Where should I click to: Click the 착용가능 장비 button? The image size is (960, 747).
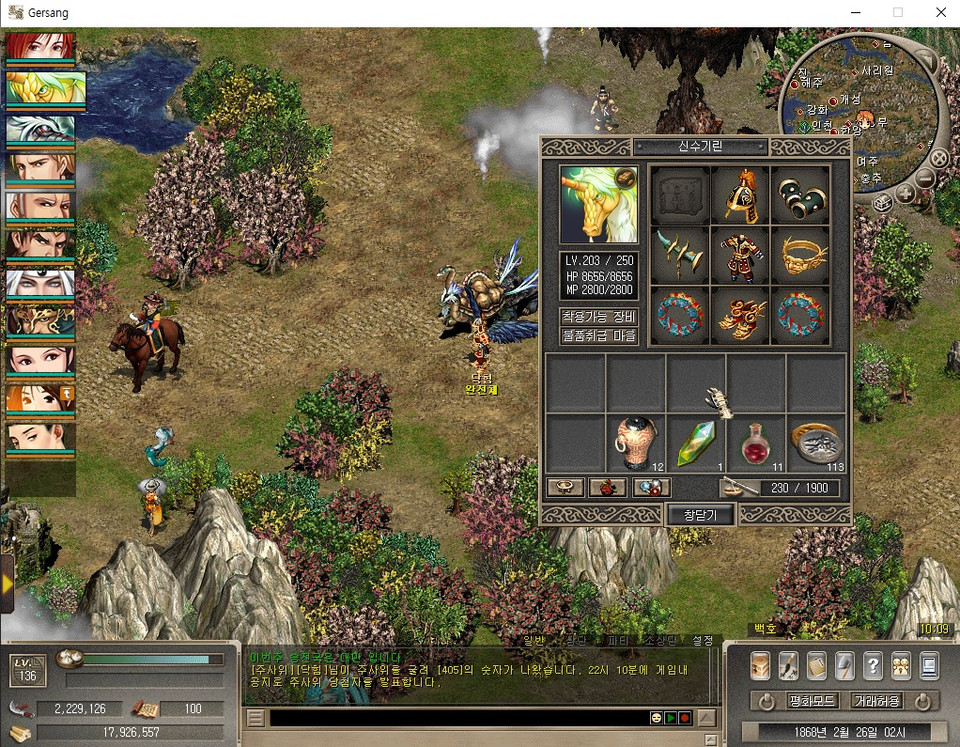tap(598, 316)
